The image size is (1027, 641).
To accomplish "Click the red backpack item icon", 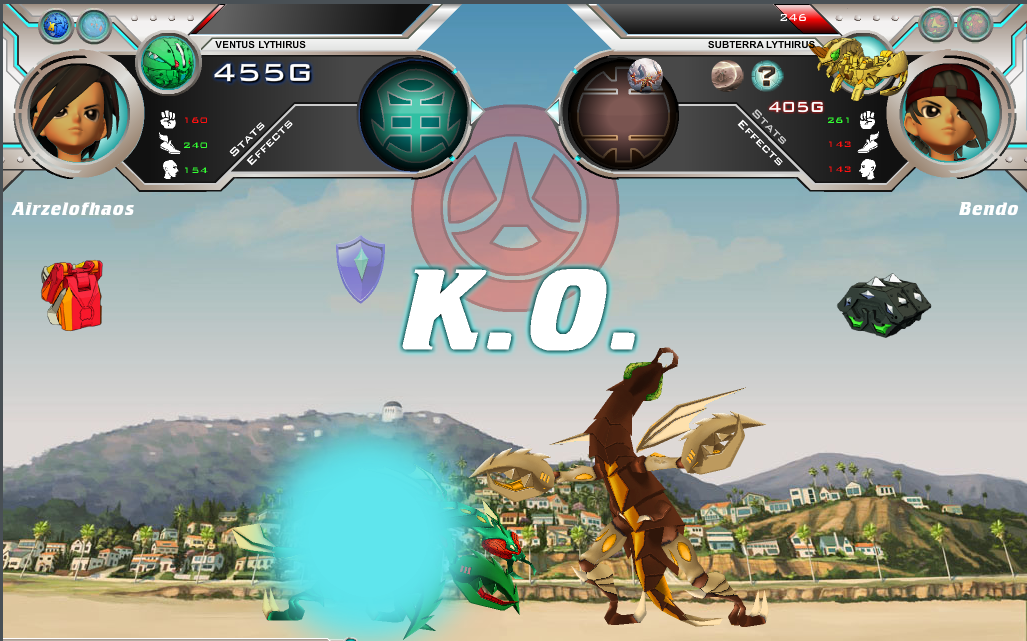I will [x=72, y=294].
